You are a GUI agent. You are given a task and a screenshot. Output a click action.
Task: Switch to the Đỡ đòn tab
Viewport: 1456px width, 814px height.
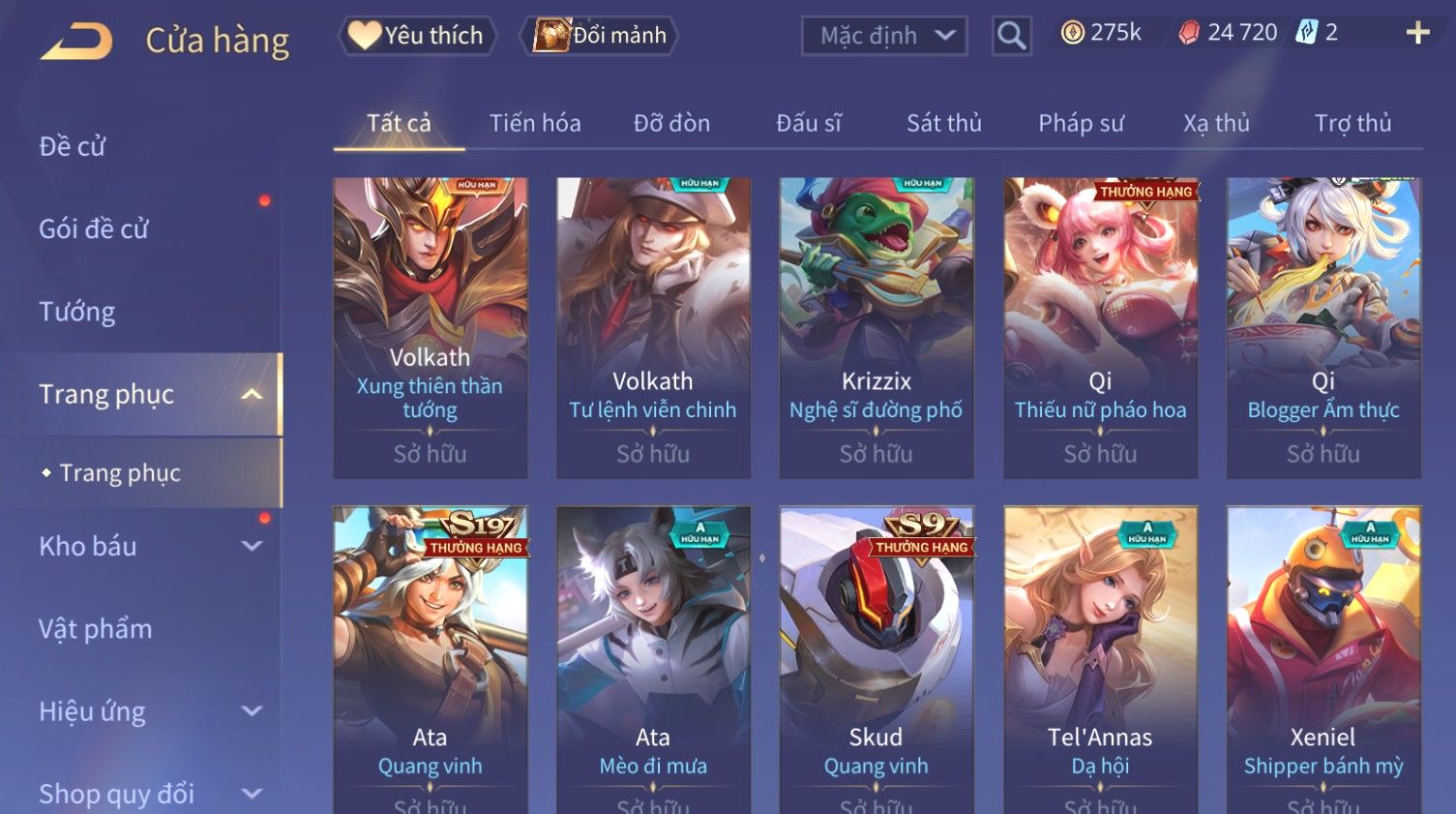(x=671, y=123)
